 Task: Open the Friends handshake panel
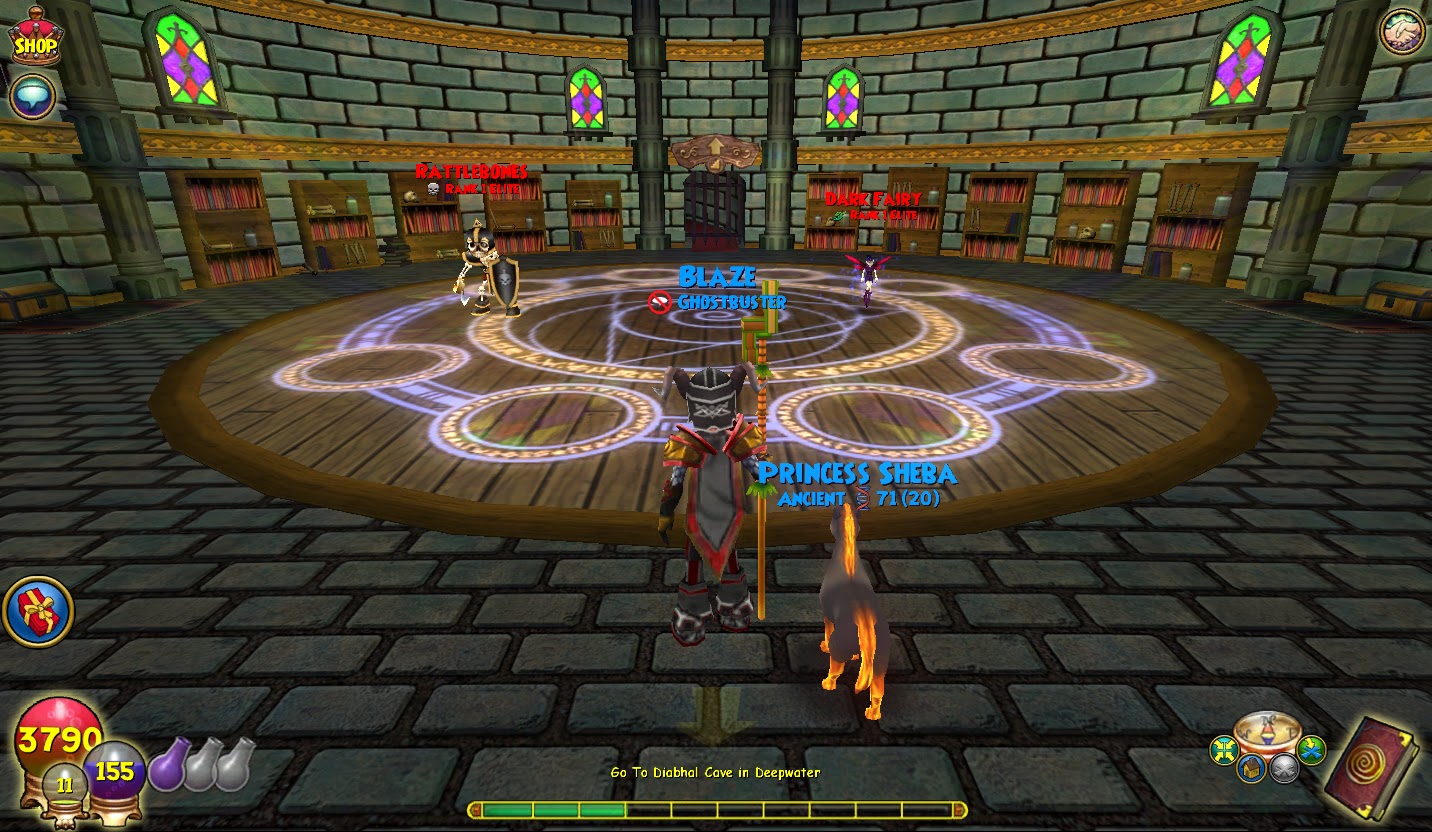click(1401, 33)
